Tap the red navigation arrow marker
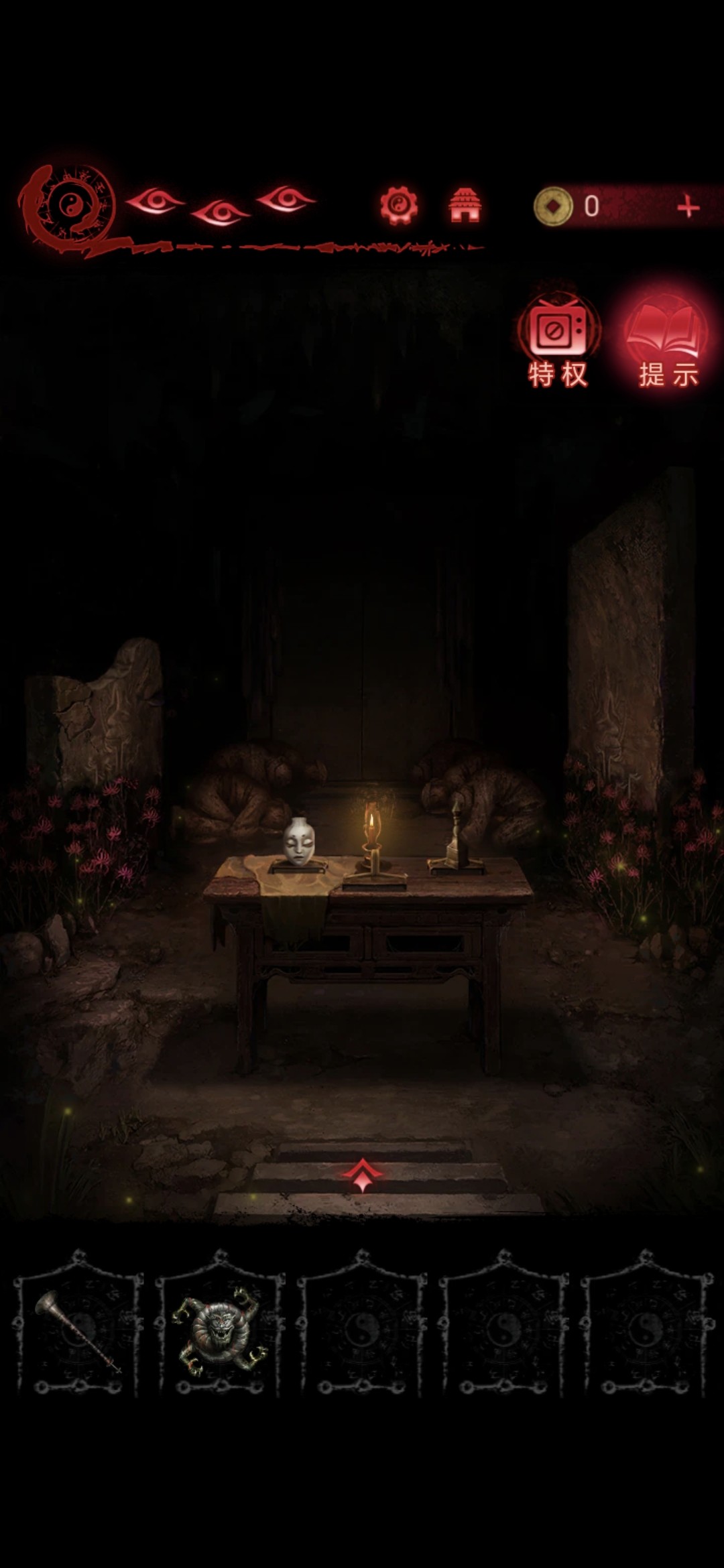 point(362,1175)
